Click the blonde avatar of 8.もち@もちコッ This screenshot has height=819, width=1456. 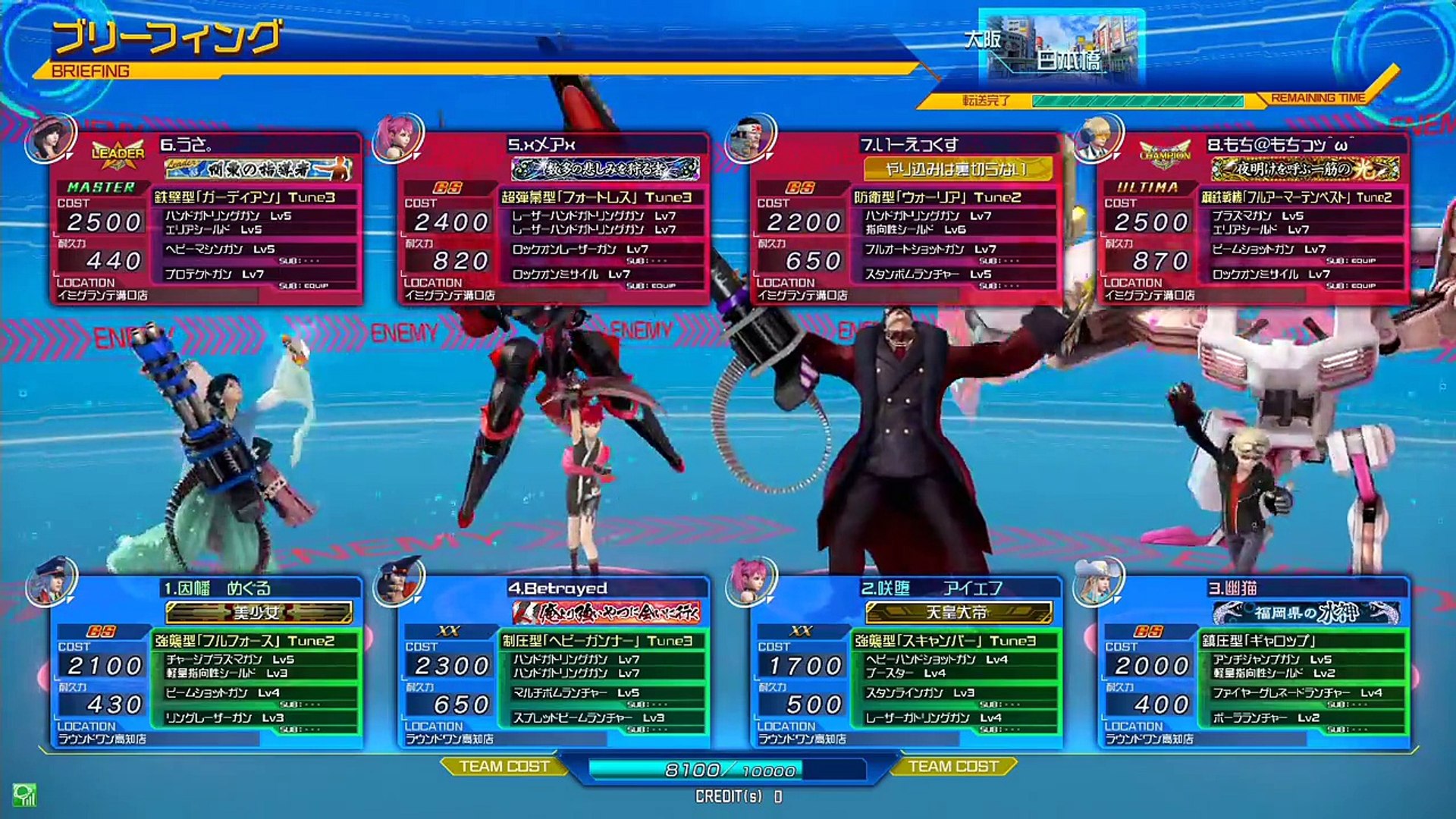1097,138
